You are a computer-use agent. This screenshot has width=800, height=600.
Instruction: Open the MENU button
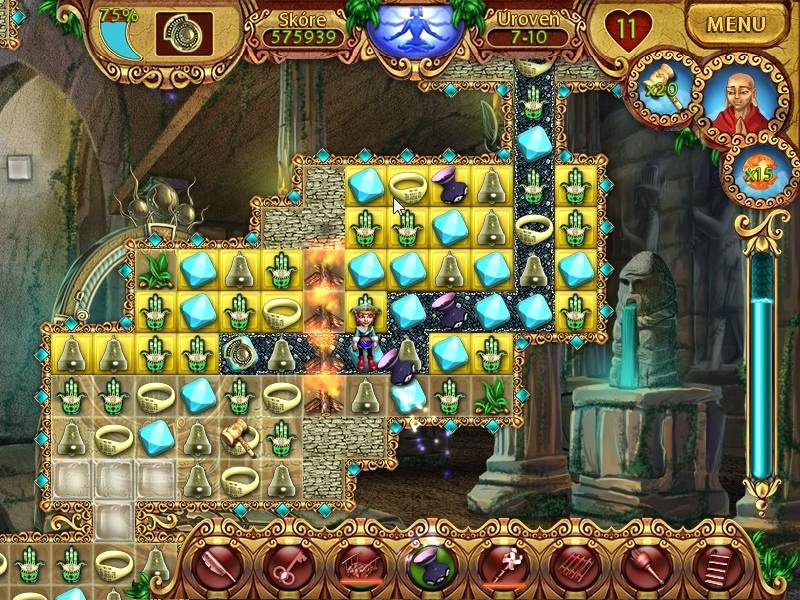[x=736, y=24]
